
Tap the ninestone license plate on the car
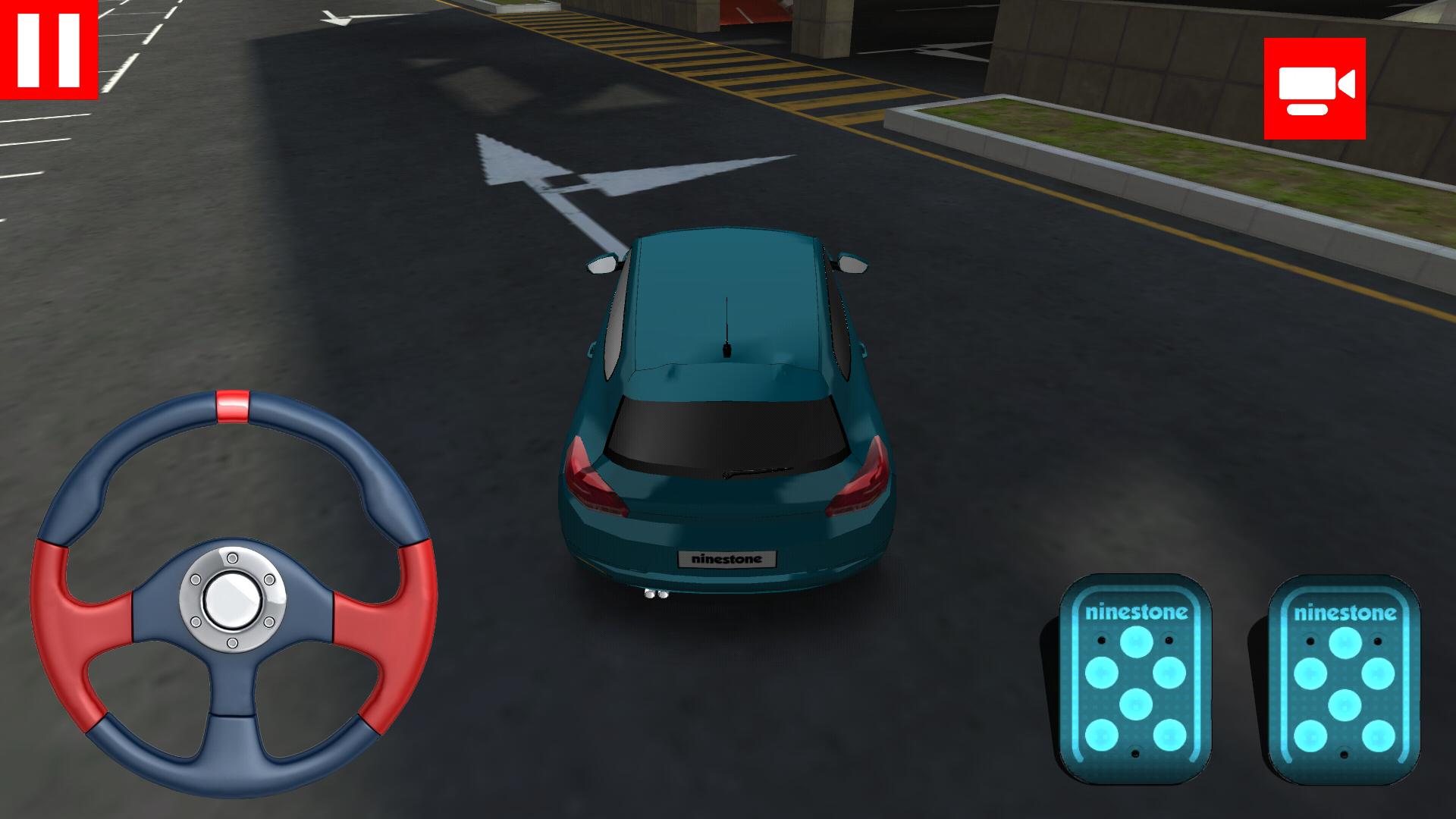click(x=726, y=557)
